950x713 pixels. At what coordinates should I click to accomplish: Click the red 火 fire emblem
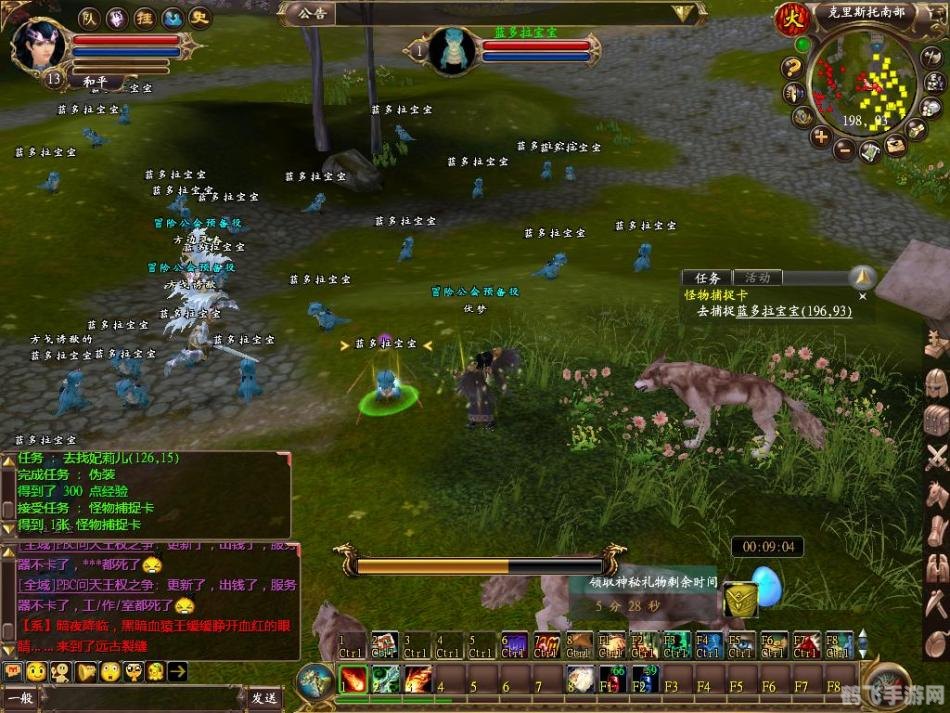click(x=793, y=17)
